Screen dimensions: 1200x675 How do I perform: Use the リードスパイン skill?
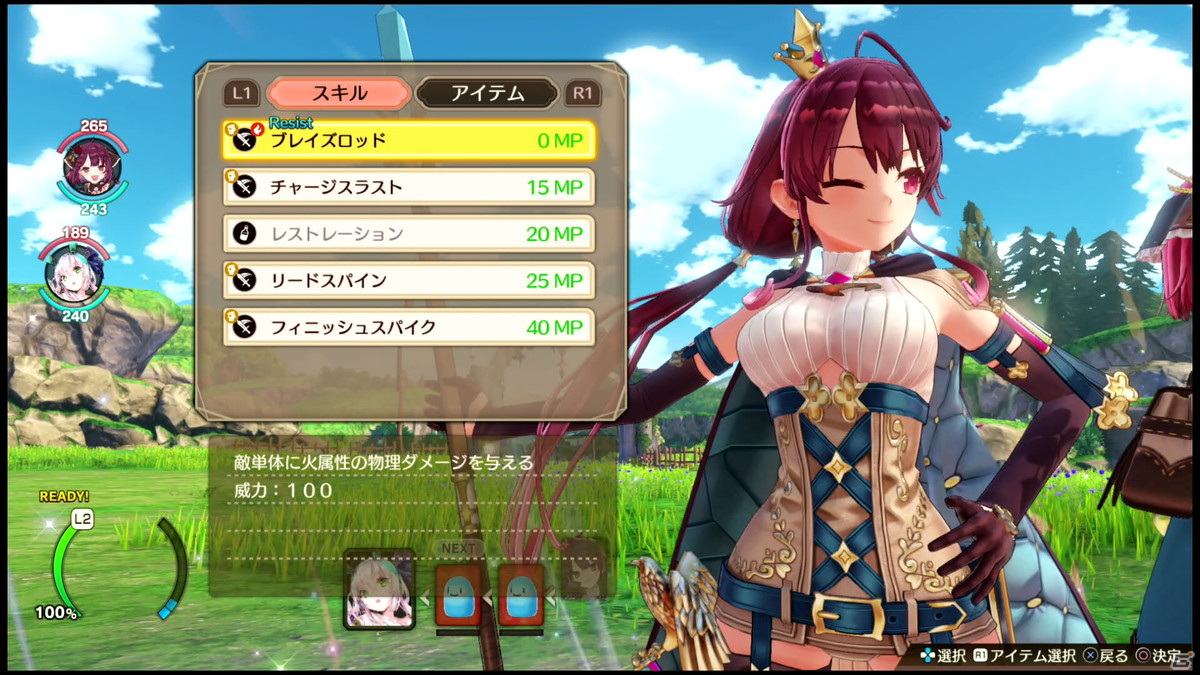click(409, 280)
